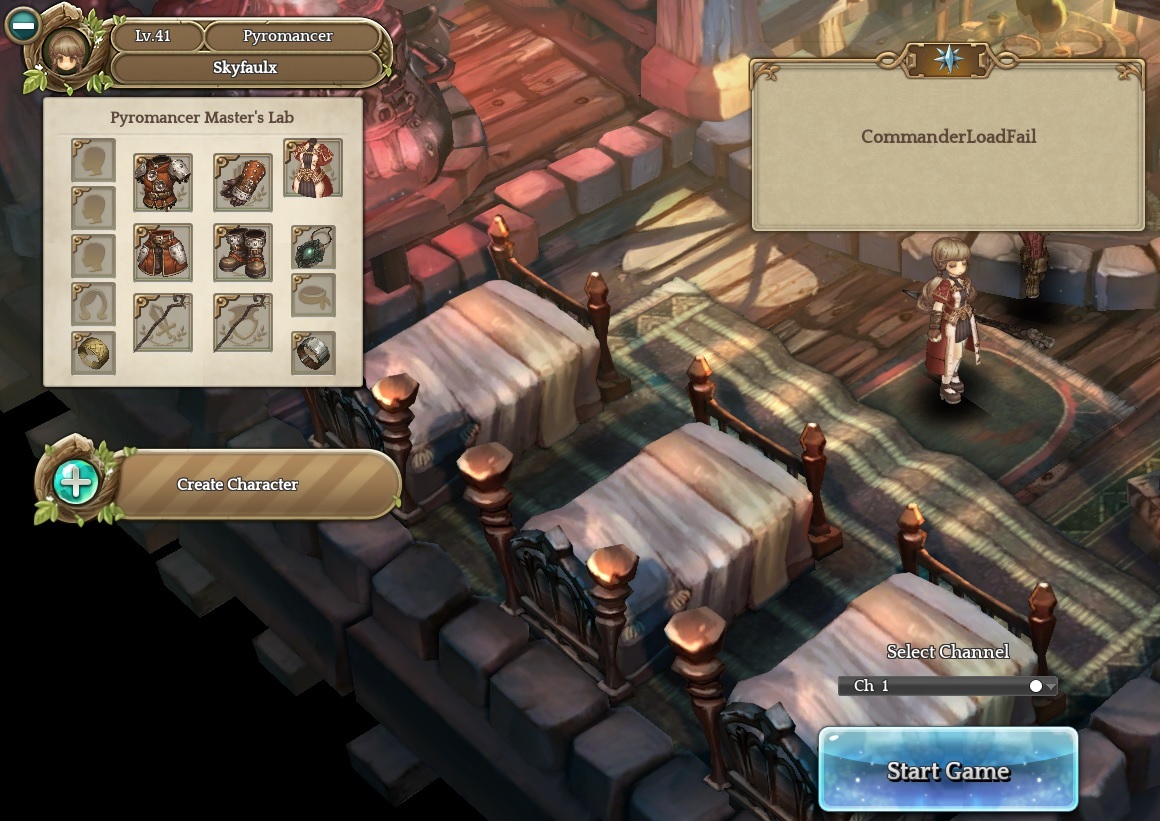The height and width of the screenshot is (821, 1160).
Task: Select the silver bracelet slot
Action: (x=313, y=352)
